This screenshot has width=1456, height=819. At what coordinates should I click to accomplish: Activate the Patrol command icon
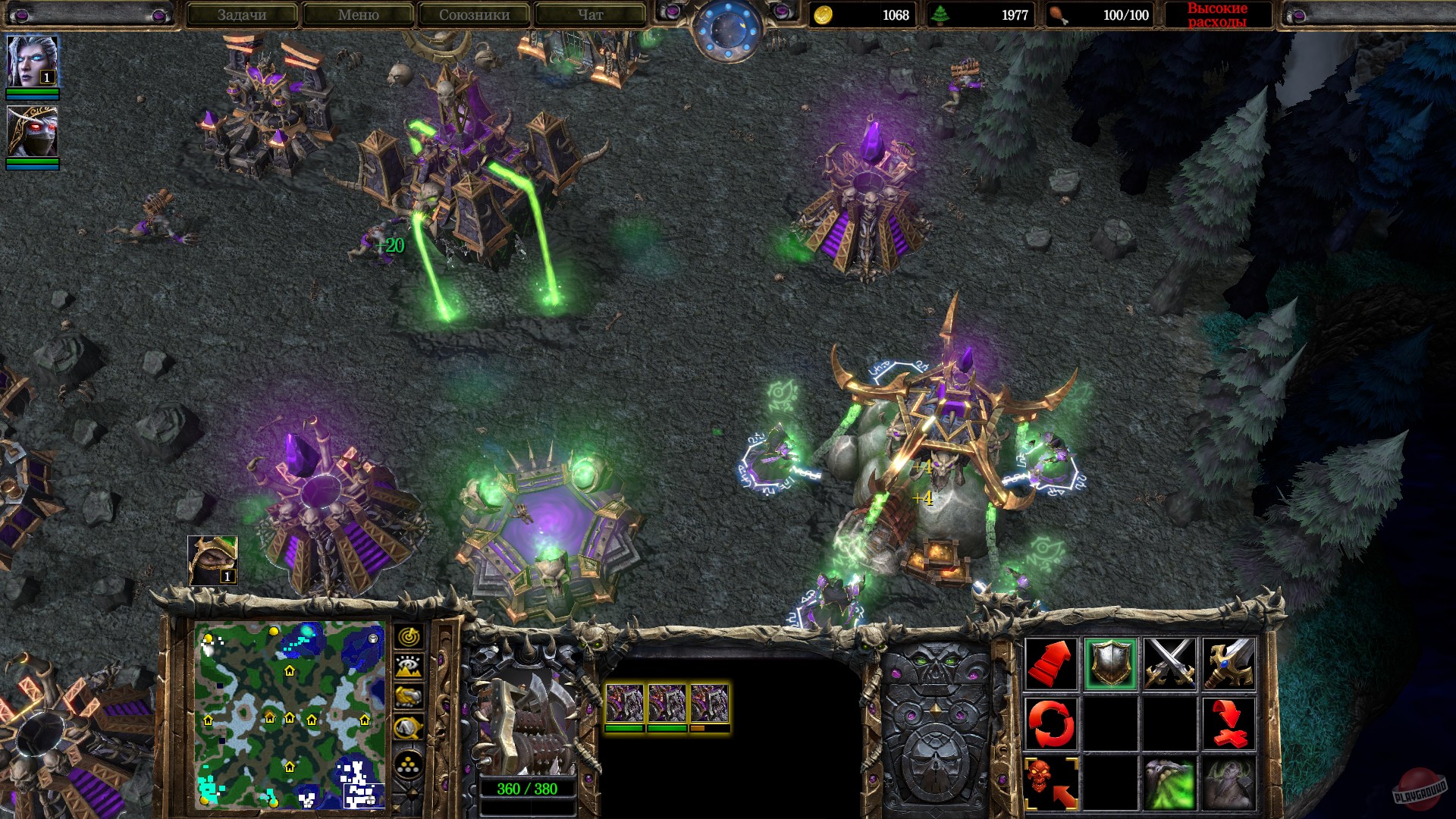(x=1052, y=723)
